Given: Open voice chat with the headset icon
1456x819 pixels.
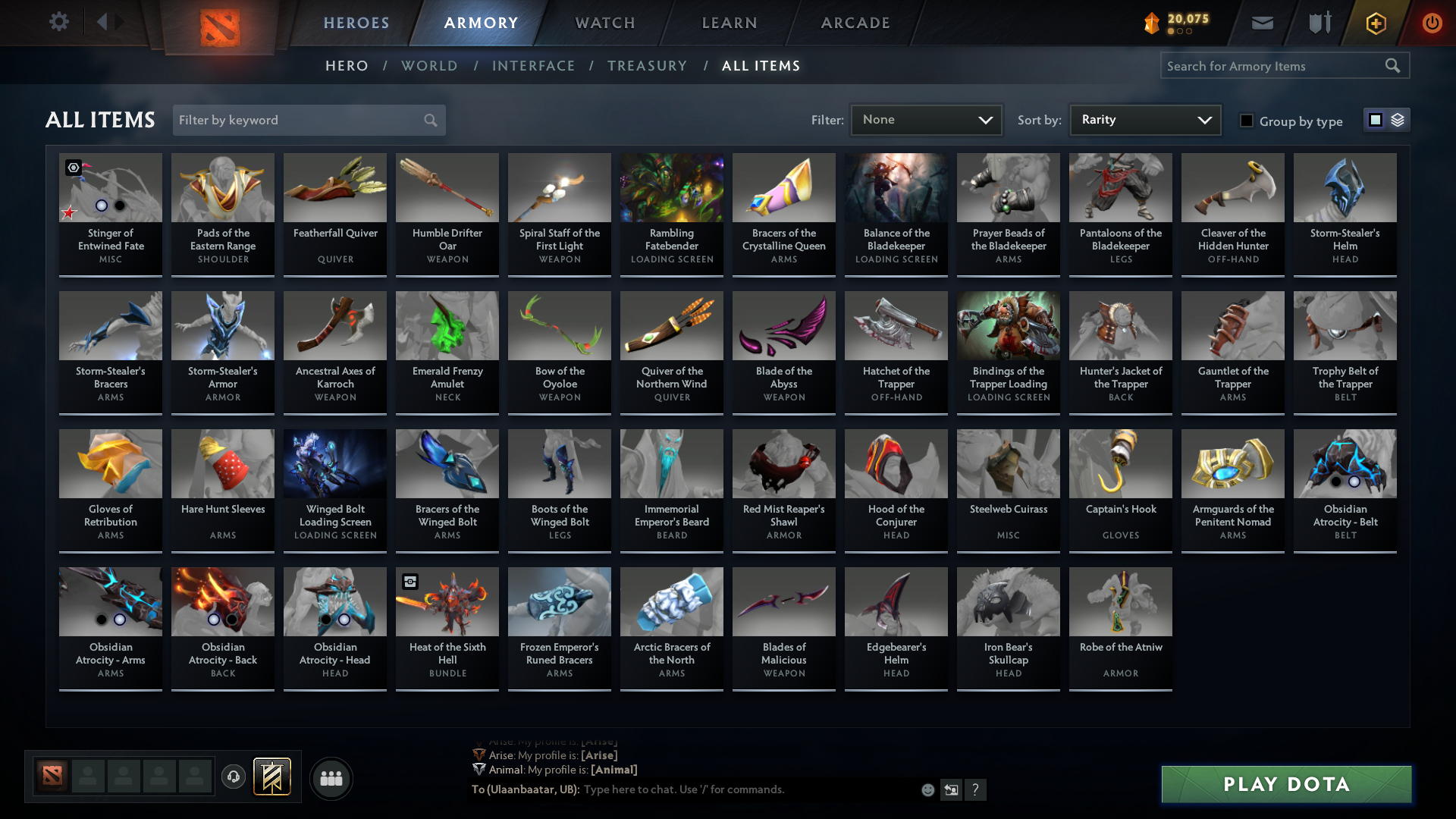Looking at the screenshot, I should click(233, 777).
